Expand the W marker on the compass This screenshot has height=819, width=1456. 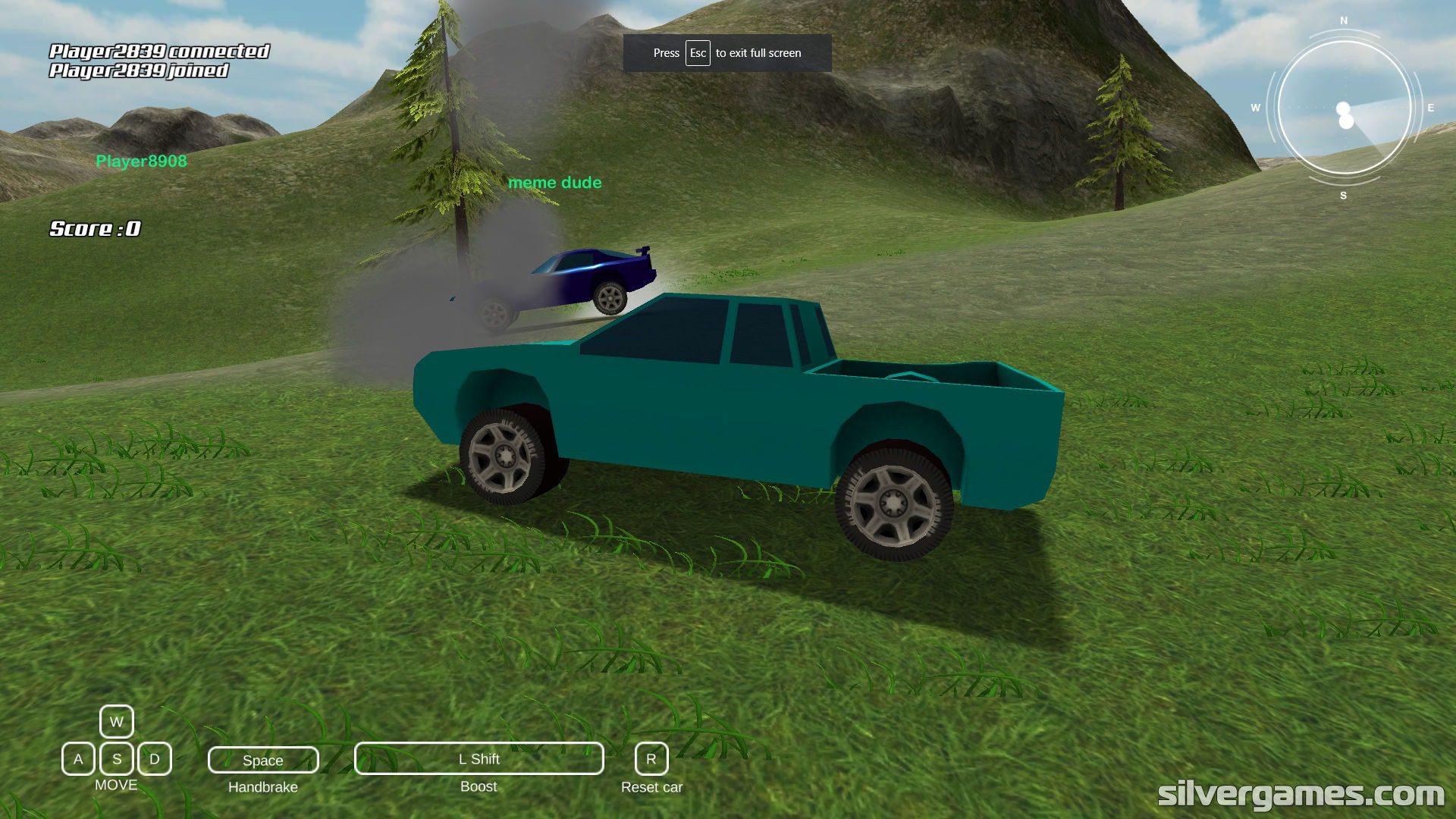pos(1255,108)
